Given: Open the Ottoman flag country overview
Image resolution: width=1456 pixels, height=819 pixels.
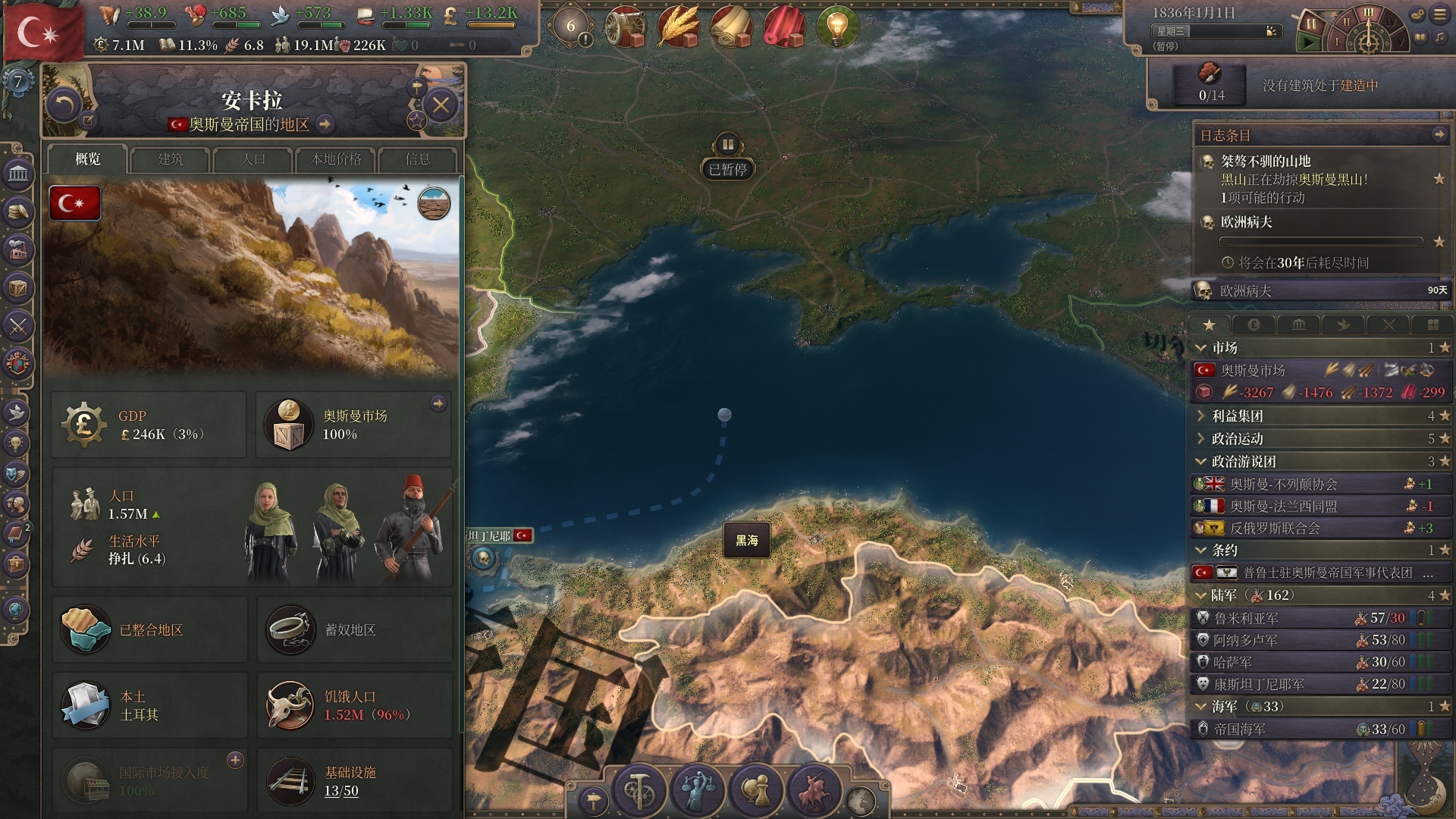Looking at the screenshot, I should [x=43, y=32].
